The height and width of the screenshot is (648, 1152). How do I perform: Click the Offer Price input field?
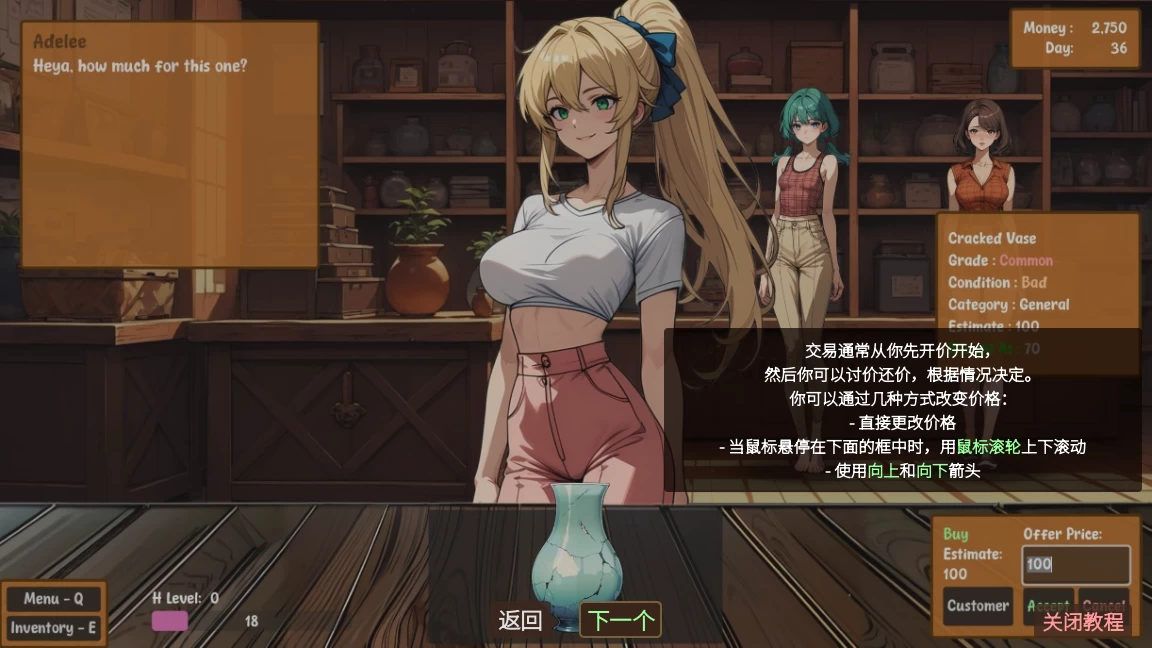[x=1075, y=564]
